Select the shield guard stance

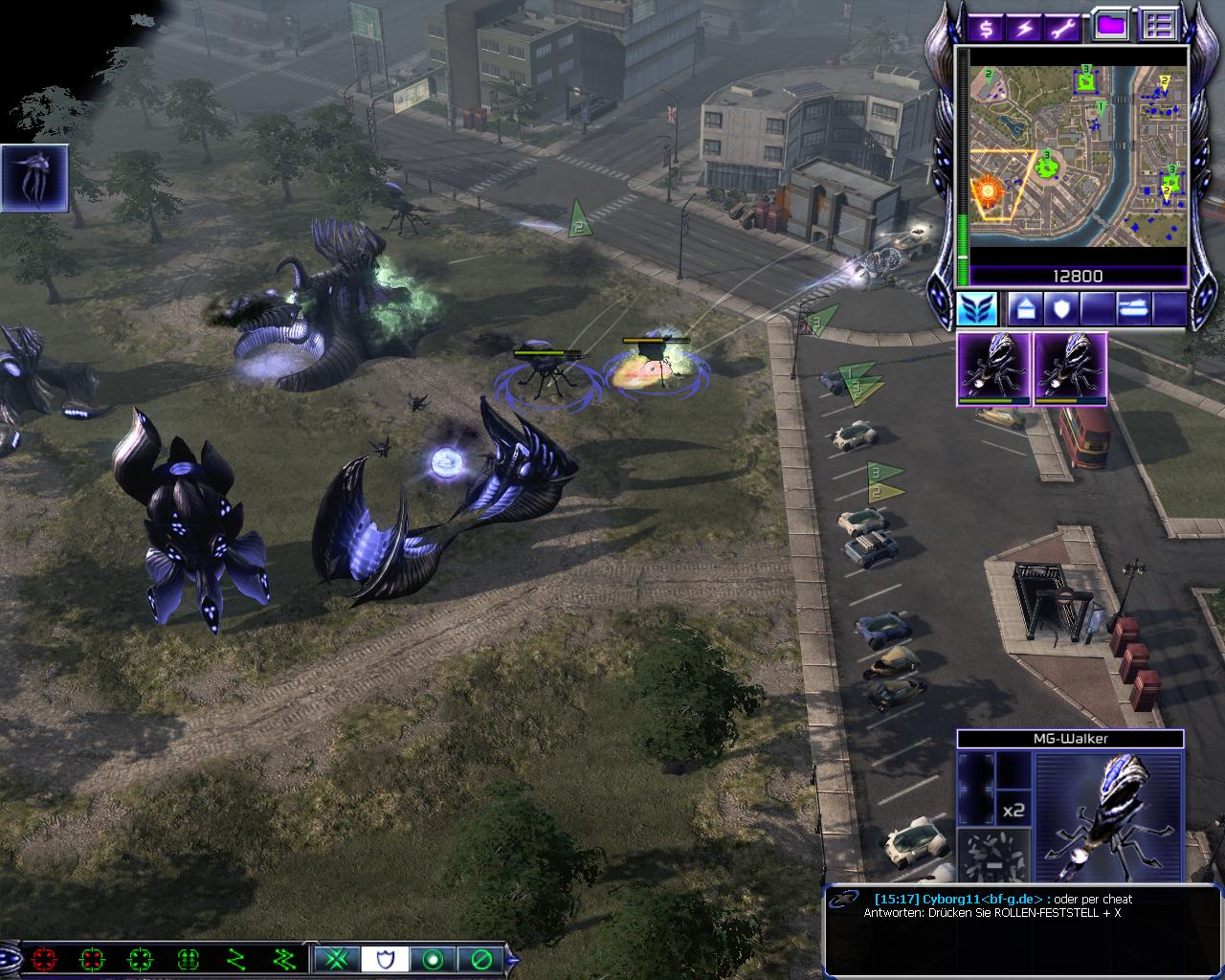(385, 958)
